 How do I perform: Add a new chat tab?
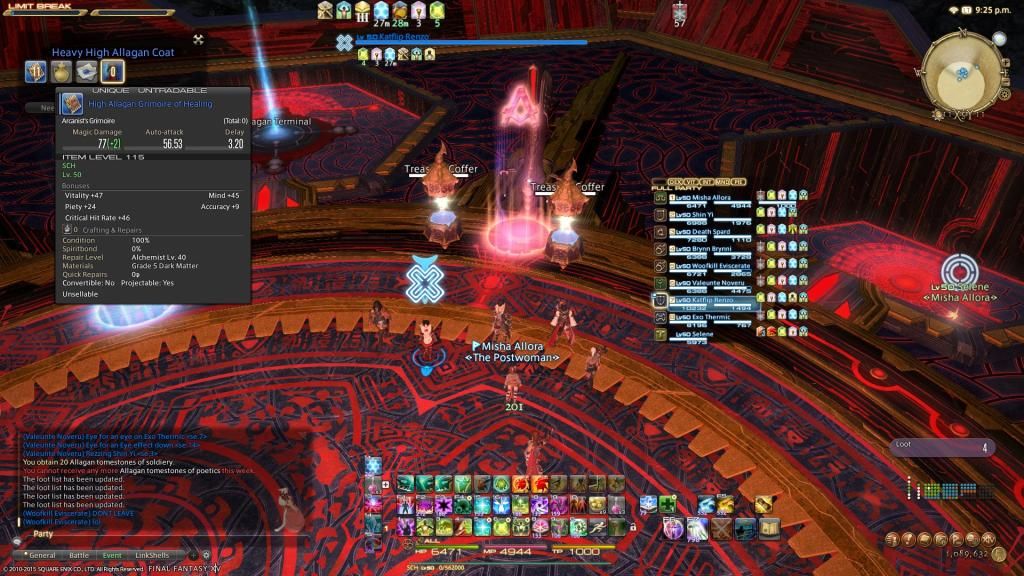click(x=192, y=555)
